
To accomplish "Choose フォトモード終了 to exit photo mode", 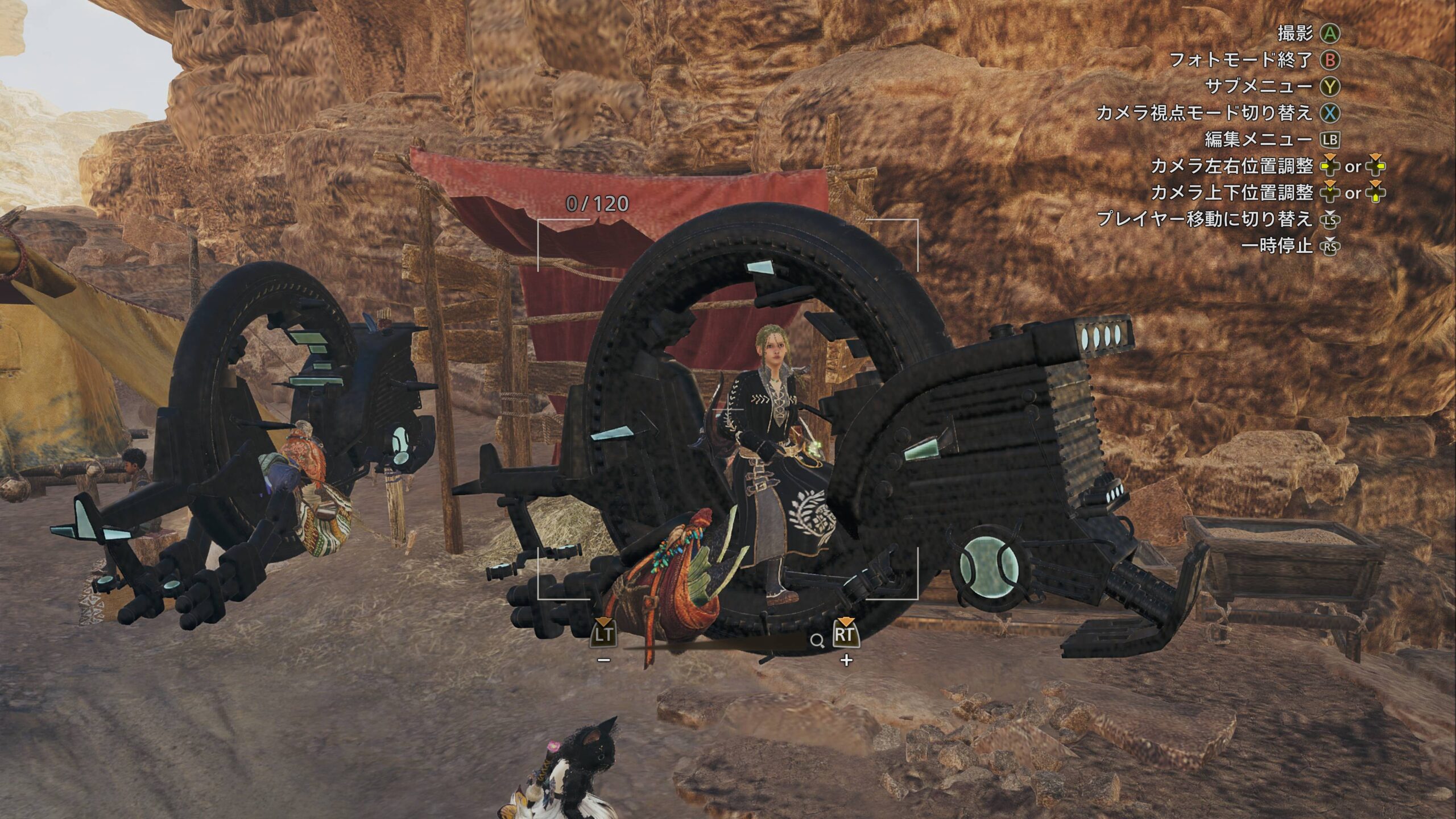I will pos(1240,60).
